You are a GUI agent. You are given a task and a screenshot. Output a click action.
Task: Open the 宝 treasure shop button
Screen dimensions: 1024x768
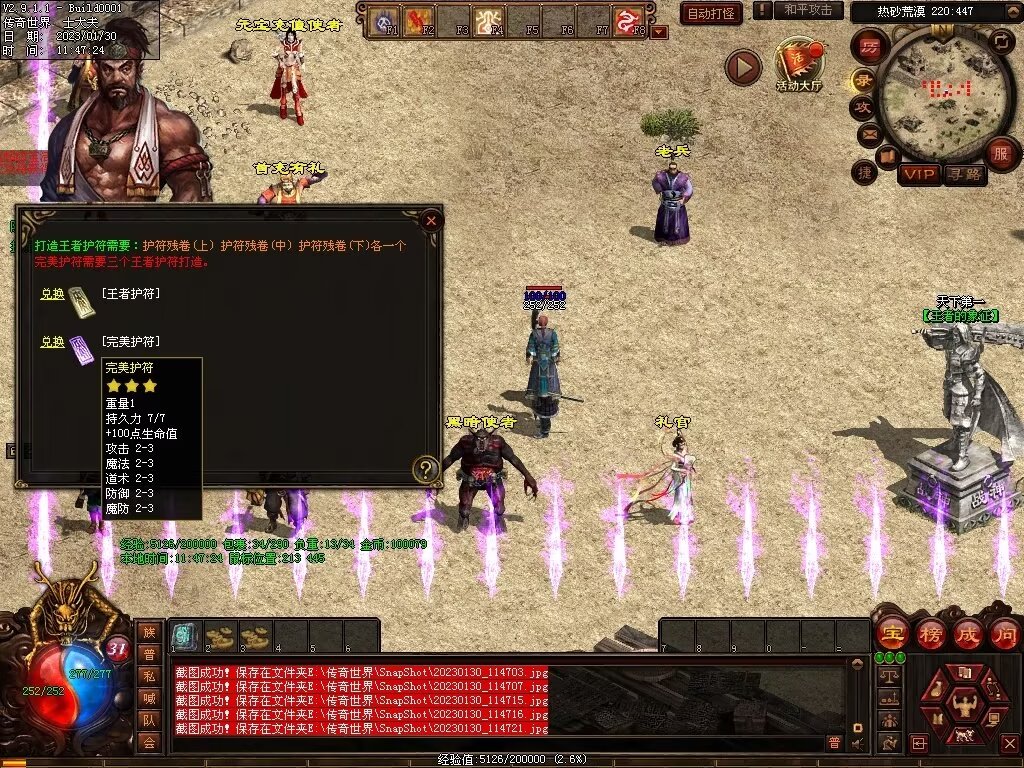pos(891,633)
